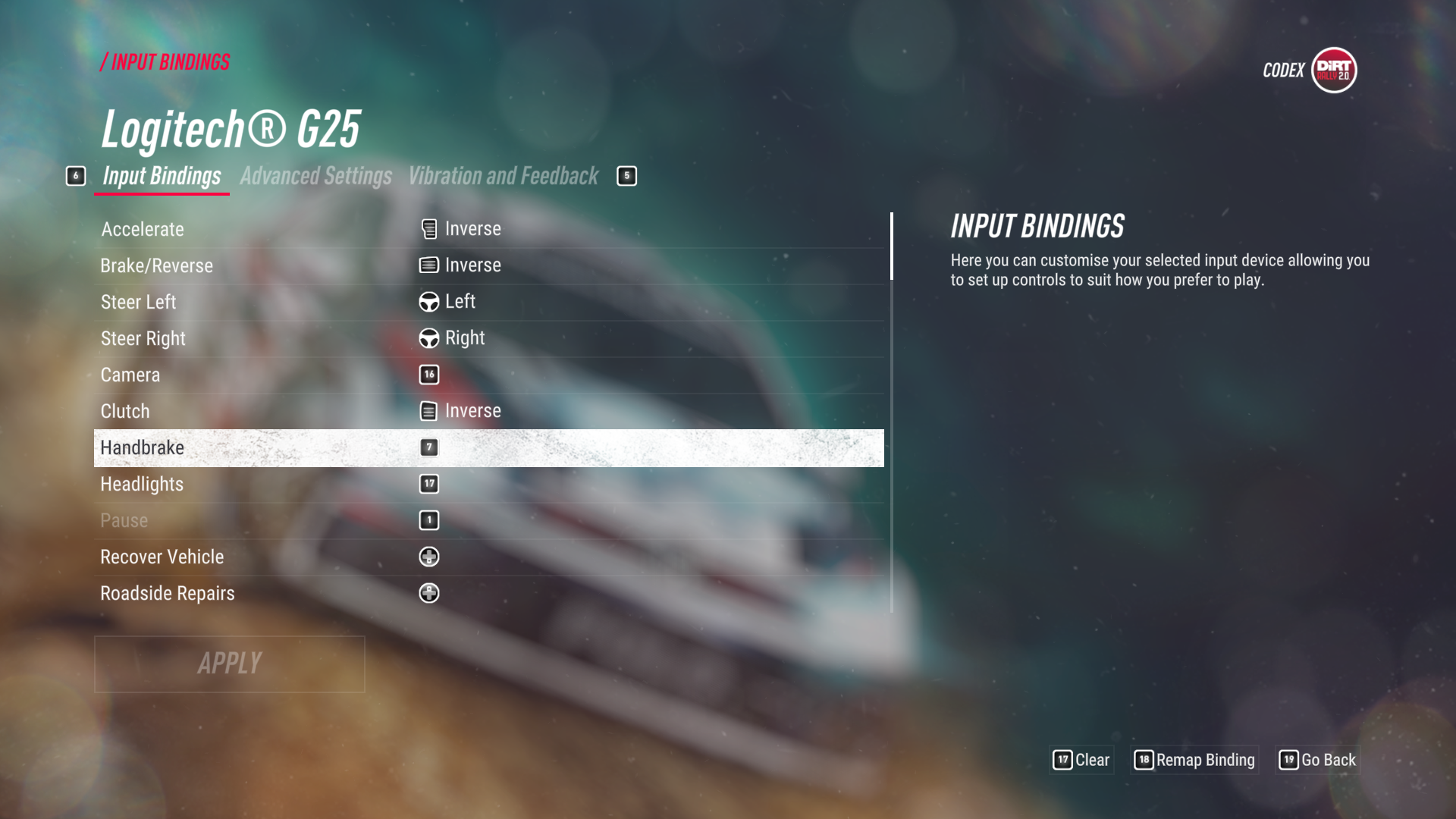The height and width of the screenshot is (819, 1456).
Task: Clear the selected binding
Action: click(1082, 760)
